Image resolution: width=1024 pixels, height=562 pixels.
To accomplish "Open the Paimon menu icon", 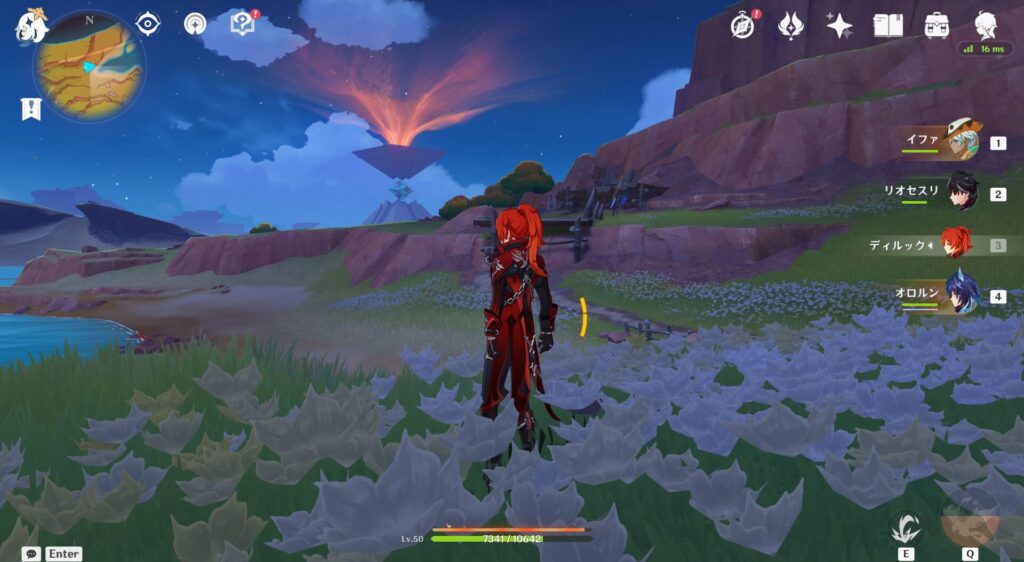I will coord(30,27).
